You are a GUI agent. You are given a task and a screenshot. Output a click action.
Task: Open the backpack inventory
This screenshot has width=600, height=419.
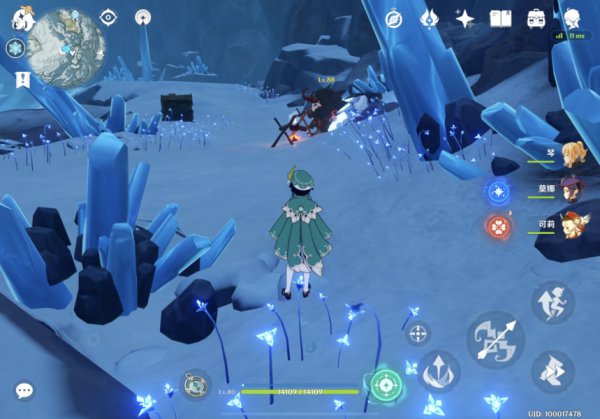coord(536,19)
